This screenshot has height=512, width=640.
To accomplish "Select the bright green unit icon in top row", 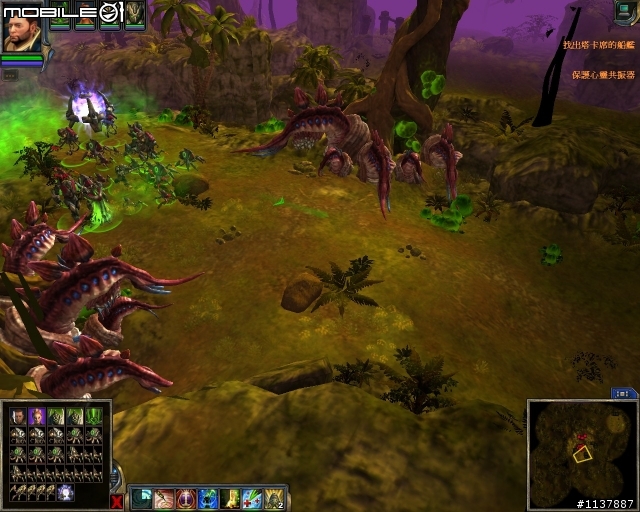I will pyautogui.click(x=93, y=416).
